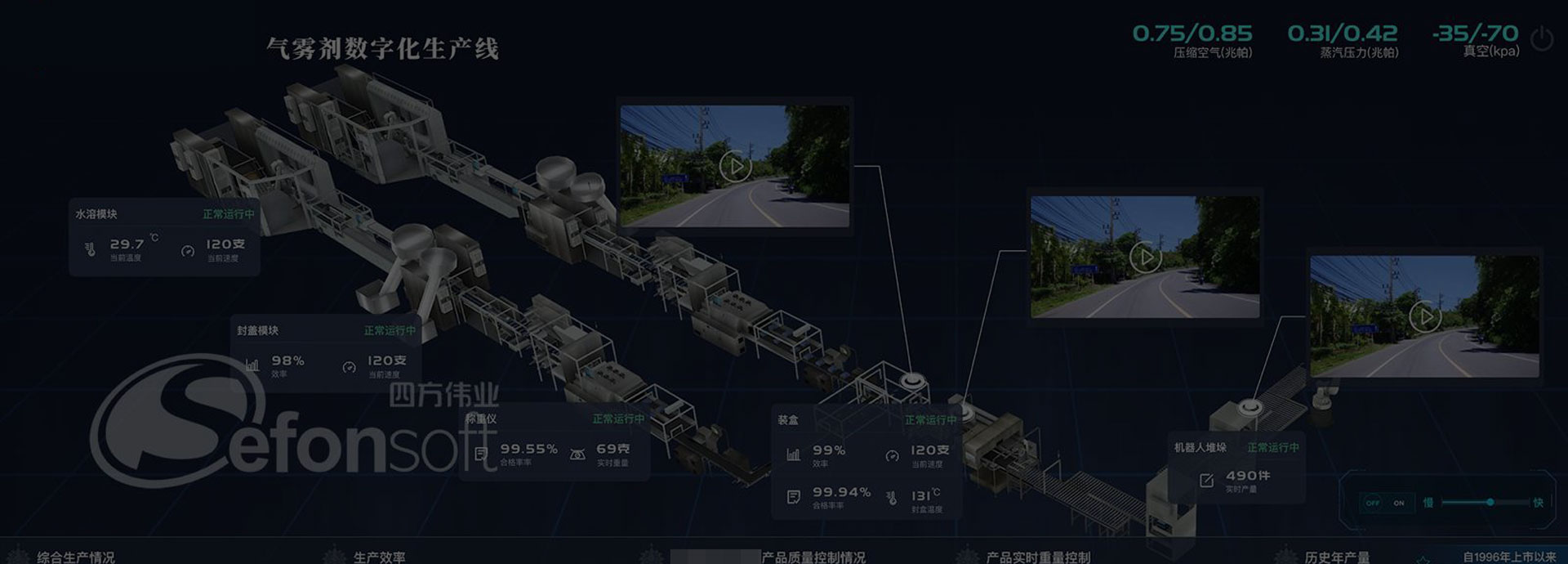Switch the line toggle to OFF
The image size is (1568, 564).
click(1373, 503)
